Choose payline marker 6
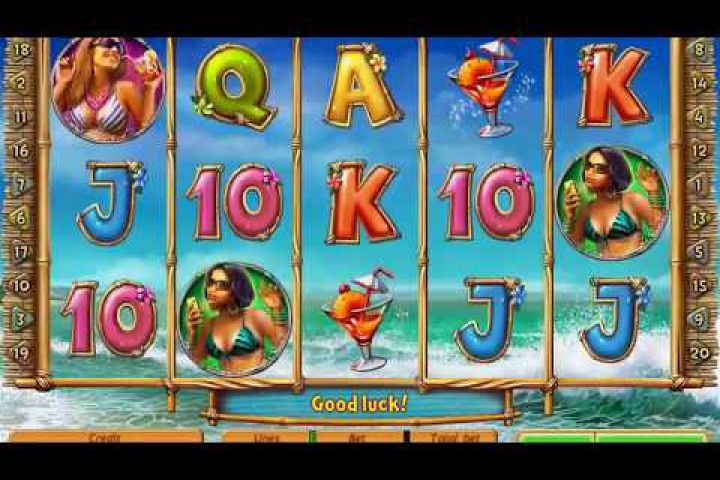This screenshot has height=480, width=720. coord(20,218)
